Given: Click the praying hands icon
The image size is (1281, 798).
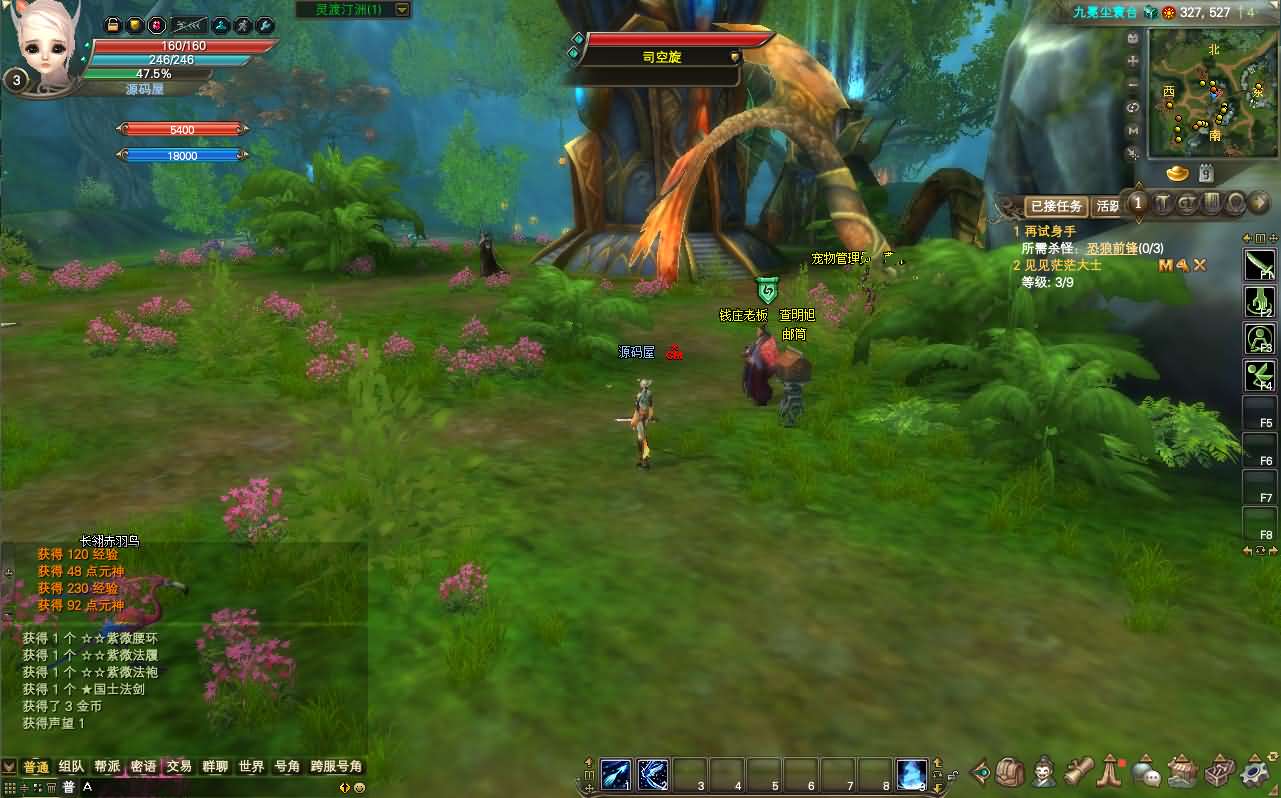Looking at the screenshot, I should tap(1111, 772).
